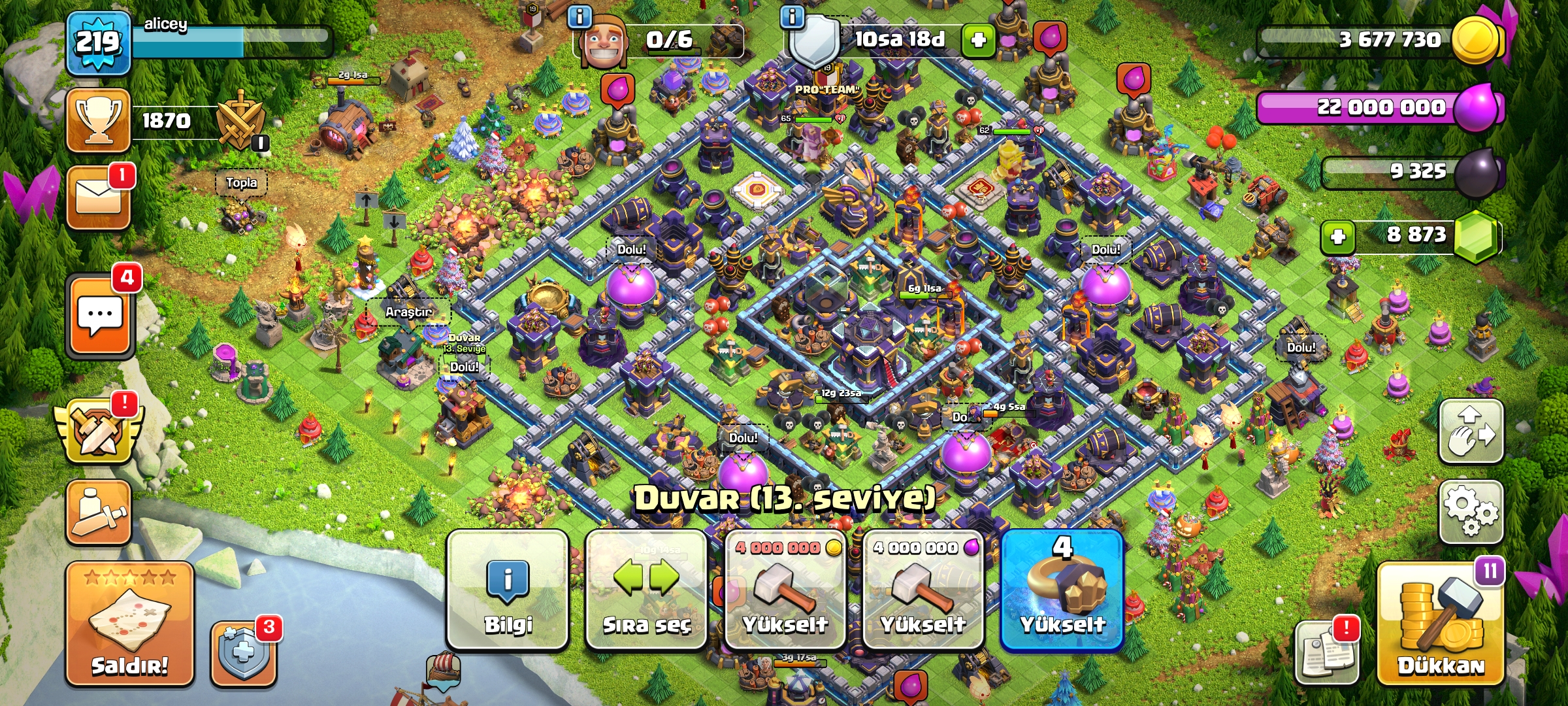Choose the Sıra seç row select button
The image size is (1568, 706).
tap(646, 590)
